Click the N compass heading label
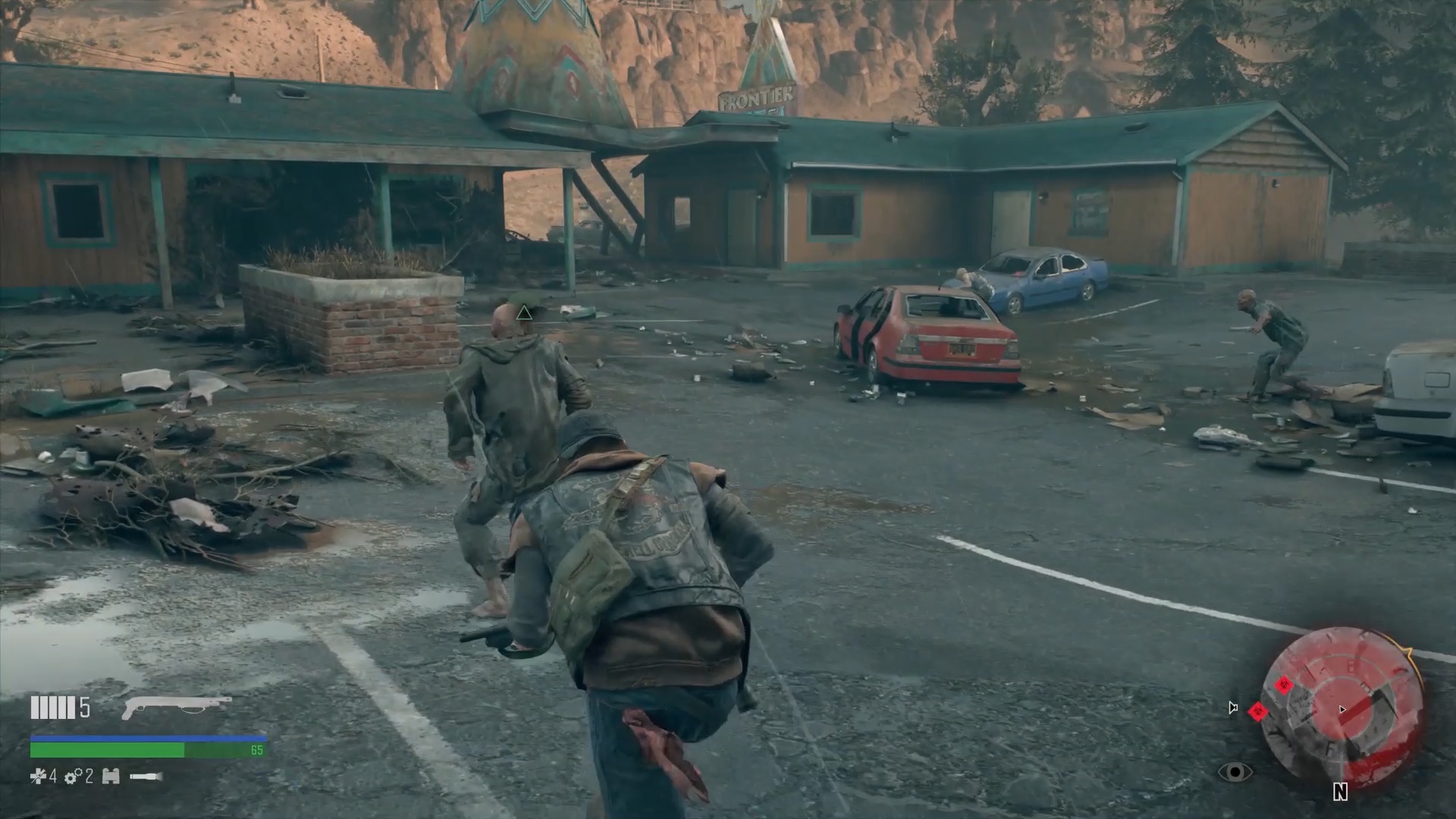The width and height of the screenshot is (1456, 819). coord(1340,792)
